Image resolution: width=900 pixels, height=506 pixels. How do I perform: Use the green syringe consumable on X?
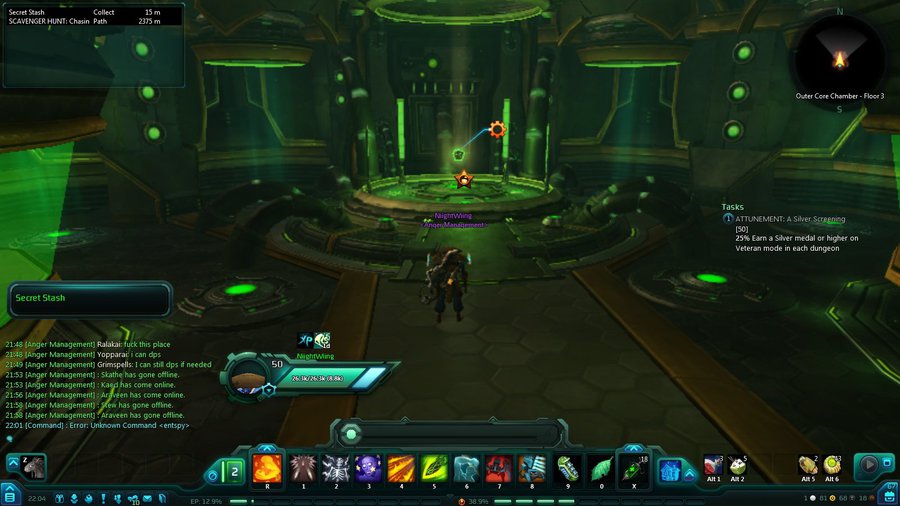click(x=633, y=467)
